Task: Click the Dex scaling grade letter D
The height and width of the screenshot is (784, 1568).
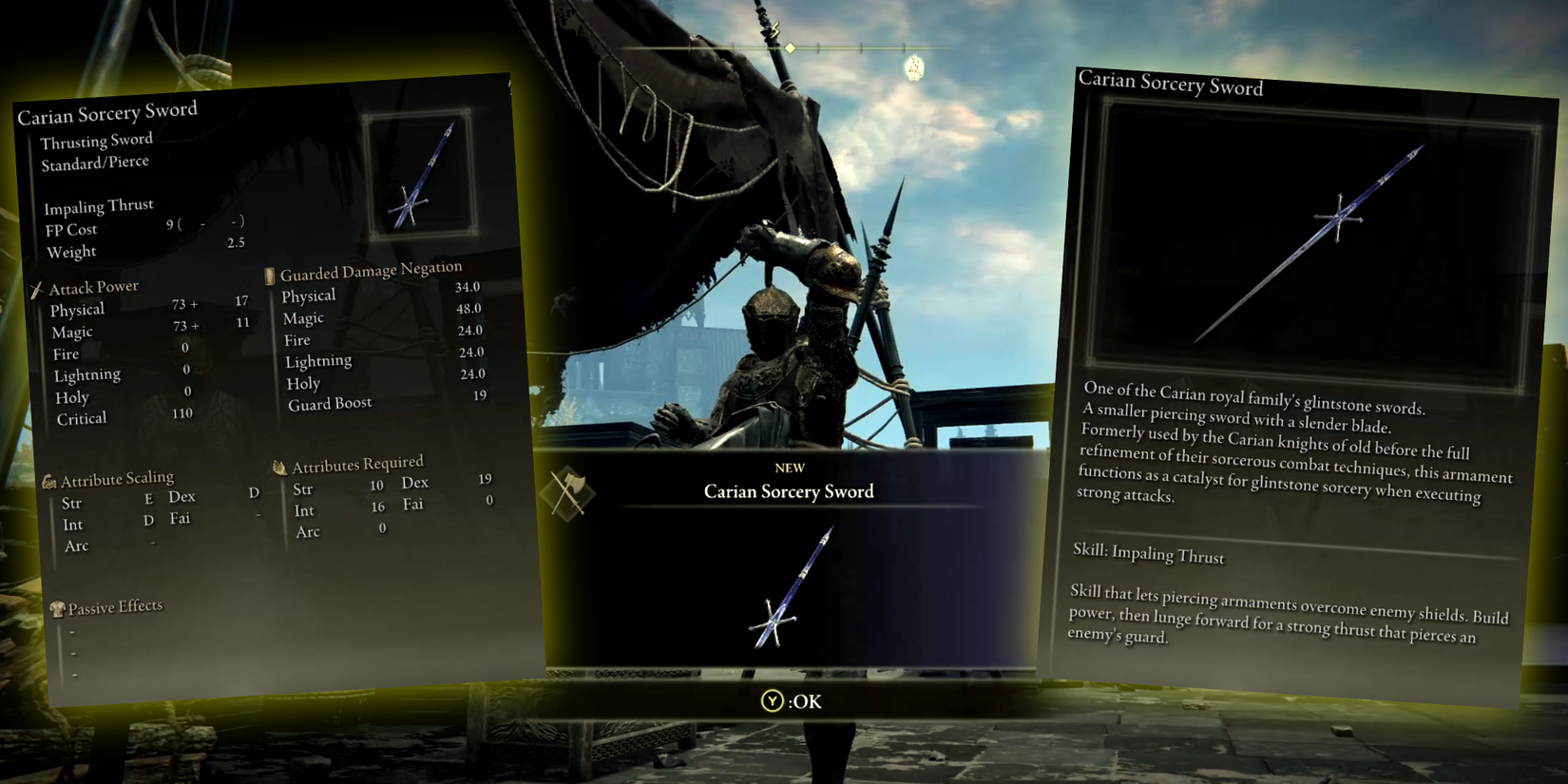Action: 253,493
